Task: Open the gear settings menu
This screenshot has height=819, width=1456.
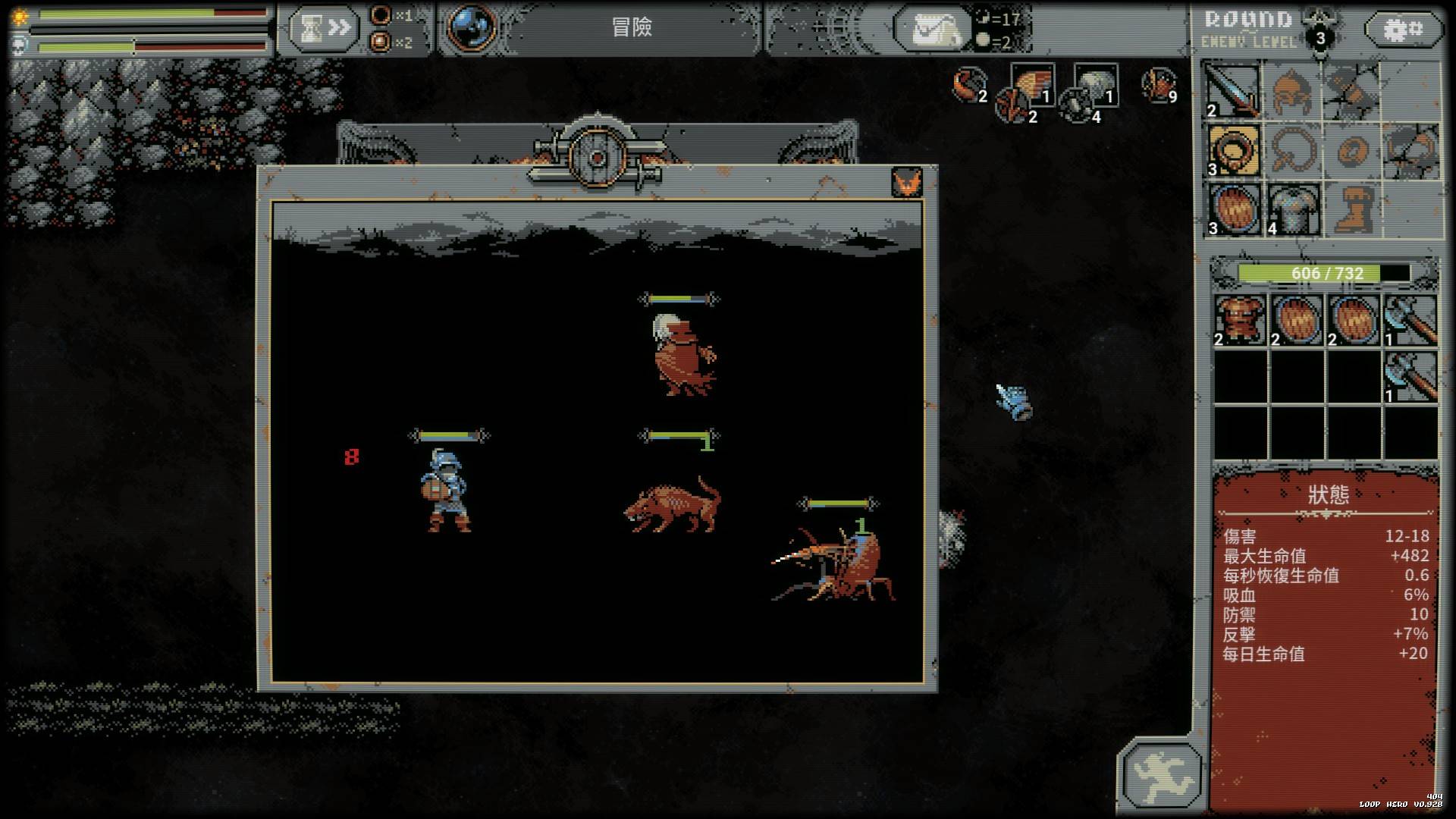Action: coord(1403,30)
